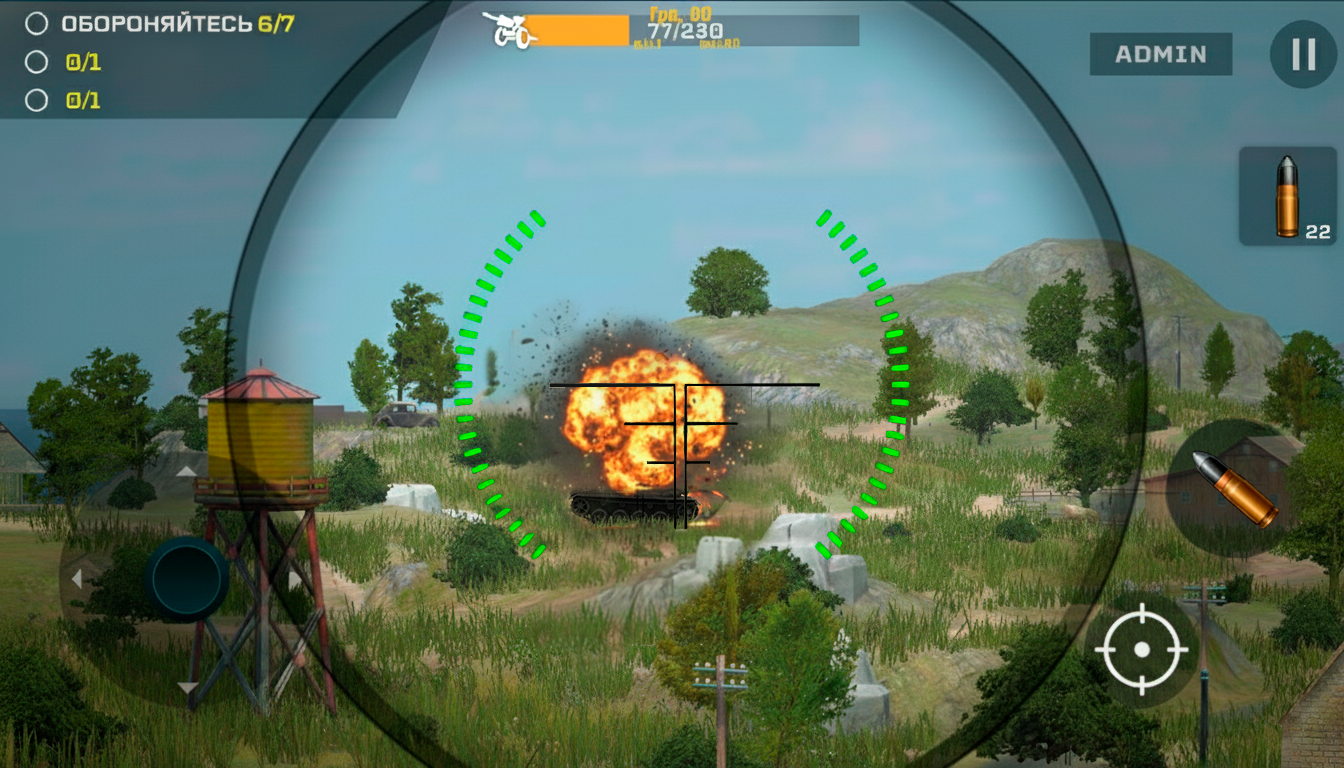Fire the cannon with the shell button
1344x768 pixels.
click(1234, 487)
